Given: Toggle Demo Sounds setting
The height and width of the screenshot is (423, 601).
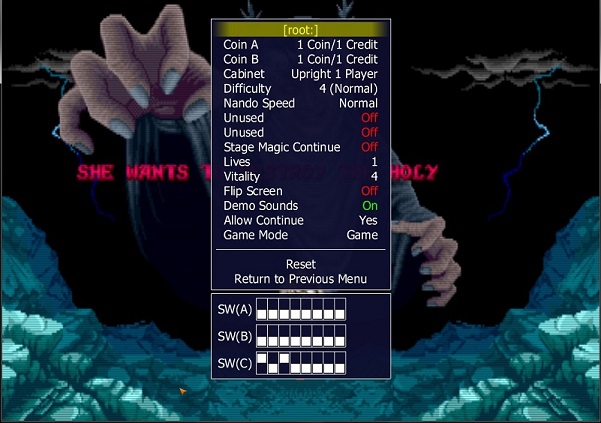Looking at the screenshot, I should pyautogui.click(x=300, y=205).
